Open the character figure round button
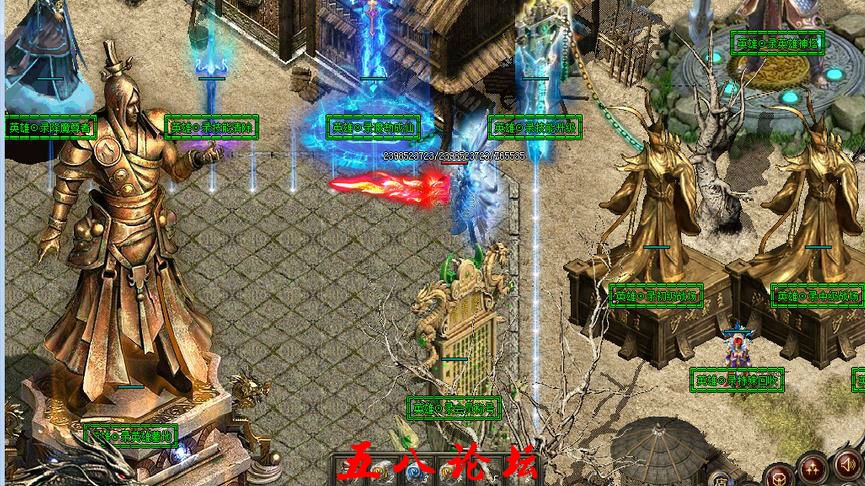This screenshot has height=486, width=865. [x=780, y=478]
